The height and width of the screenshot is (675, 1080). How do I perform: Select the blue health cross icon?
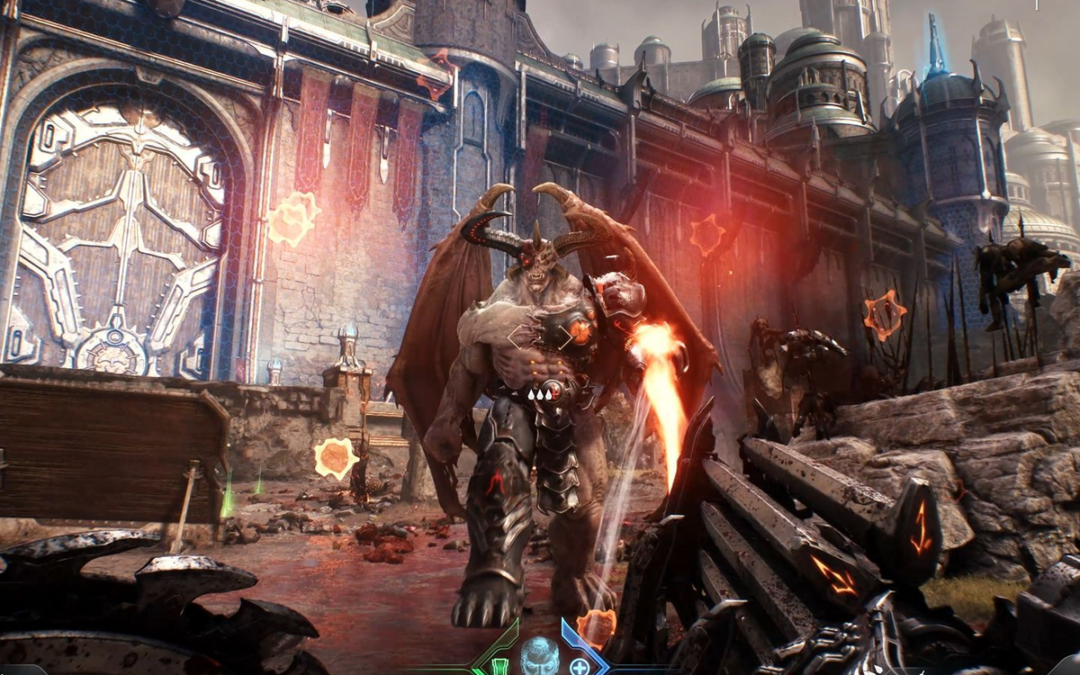pyautogui.click(x=579, y=666)
